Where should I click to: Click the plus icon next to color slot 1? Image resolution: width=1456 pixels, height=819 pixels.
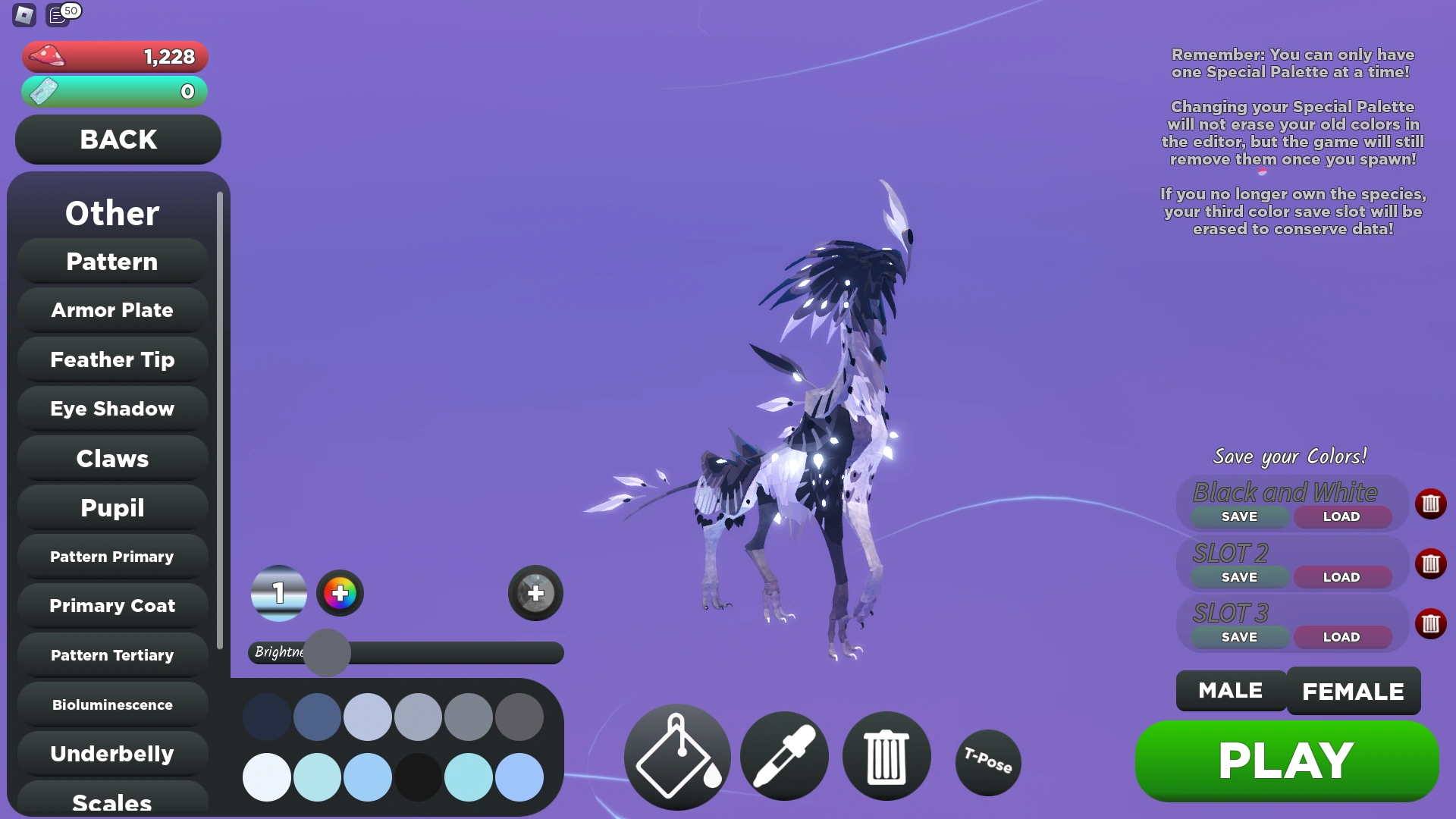pos(339,594)
